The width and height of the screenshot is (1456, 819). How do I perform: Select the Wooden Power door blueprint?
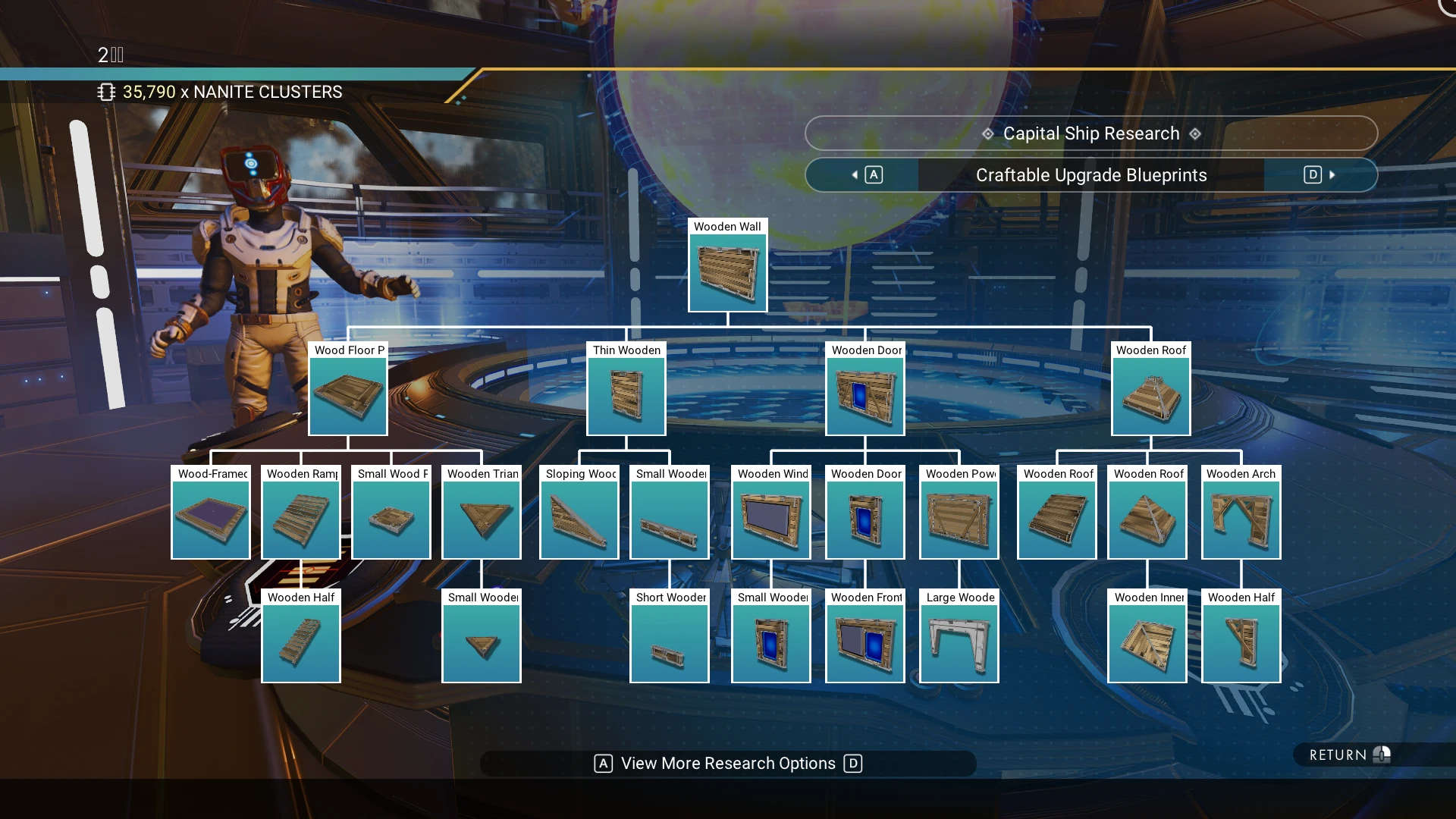pyautogui.click(x=959, y=519)
